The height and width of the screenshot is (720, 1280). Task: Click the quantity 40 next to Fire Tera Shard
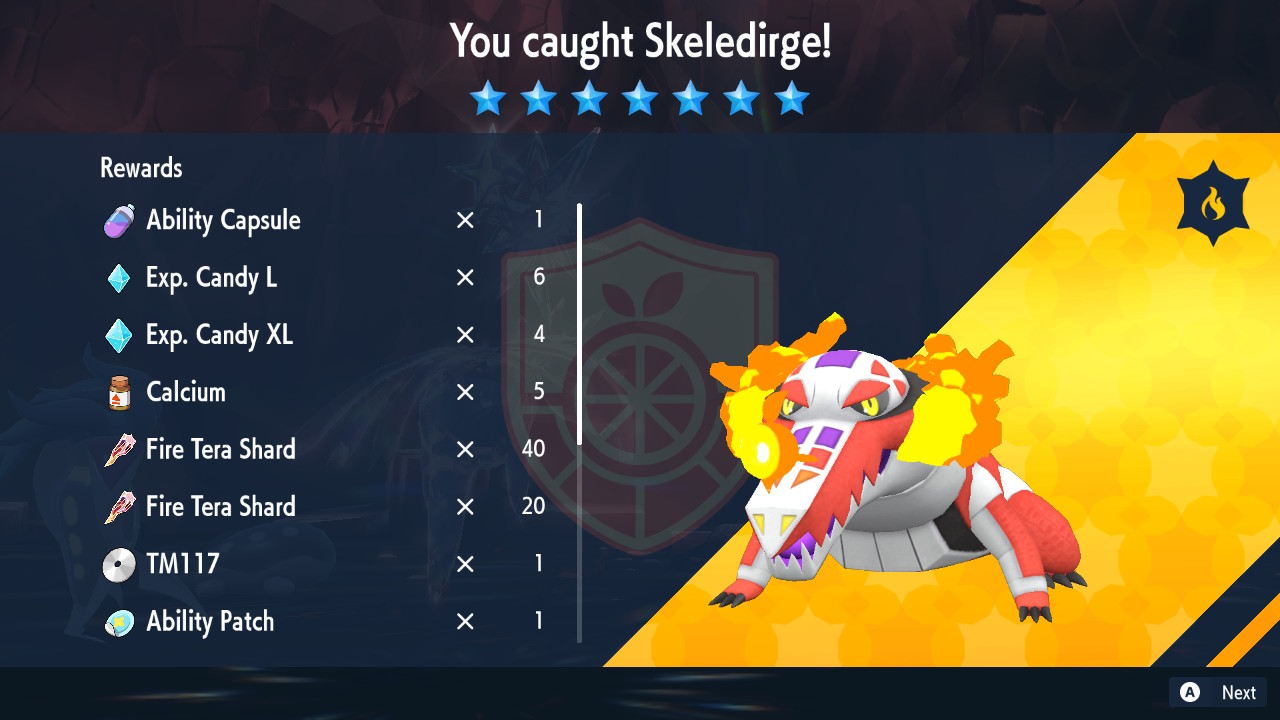tap(532, 450)
